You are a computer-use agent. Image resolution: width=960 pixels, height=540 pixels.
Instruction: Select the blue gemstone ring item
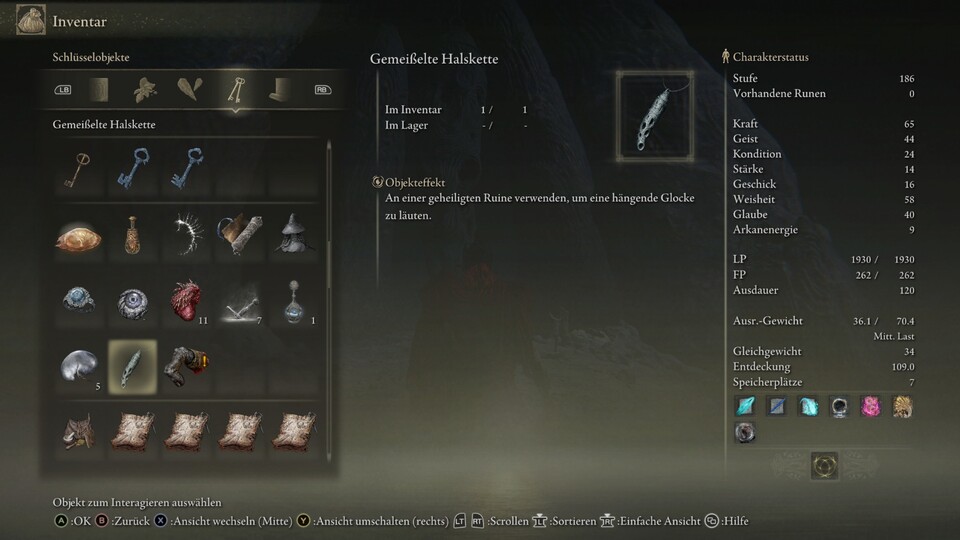coord(78,299)
